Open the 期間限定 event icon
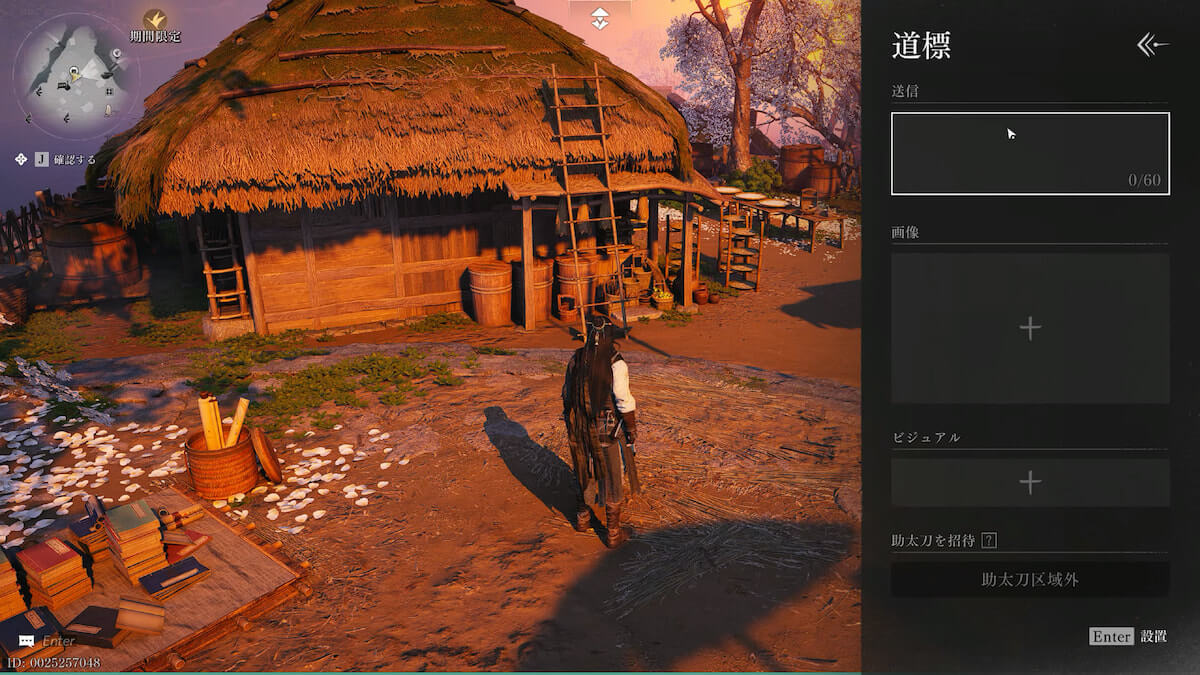Image resolution: width=1200 pixels, height=675 pixels. 155,20
